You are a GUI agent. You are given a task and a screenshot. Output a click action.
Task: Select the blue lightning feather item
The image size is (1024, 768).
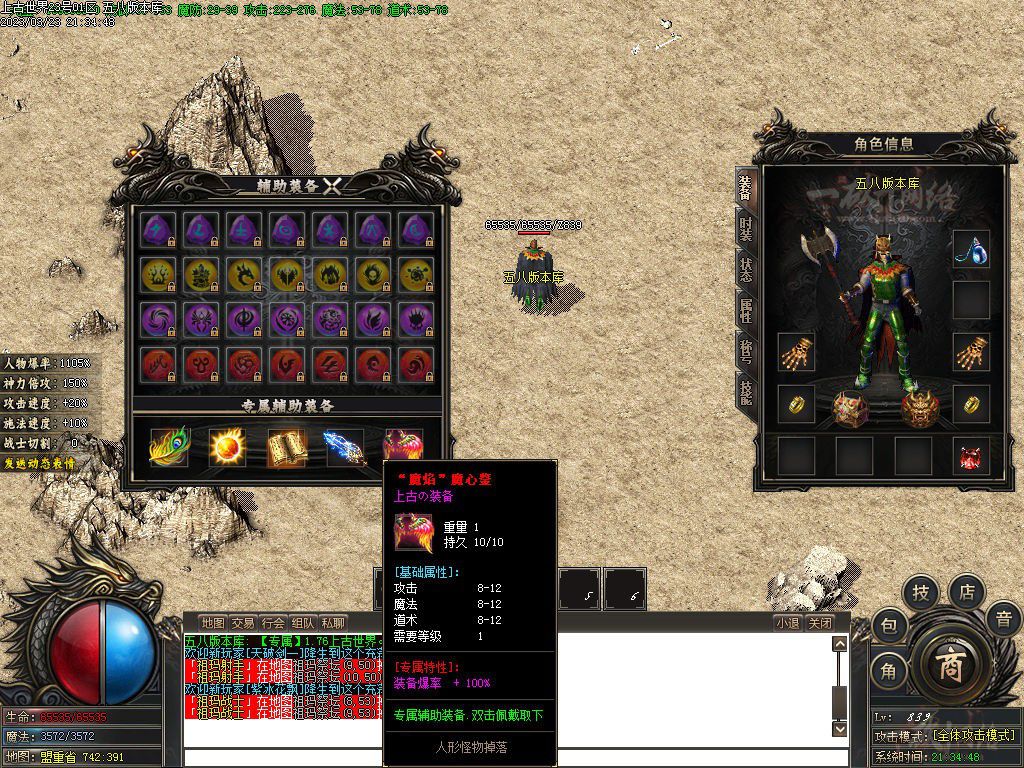343,446
